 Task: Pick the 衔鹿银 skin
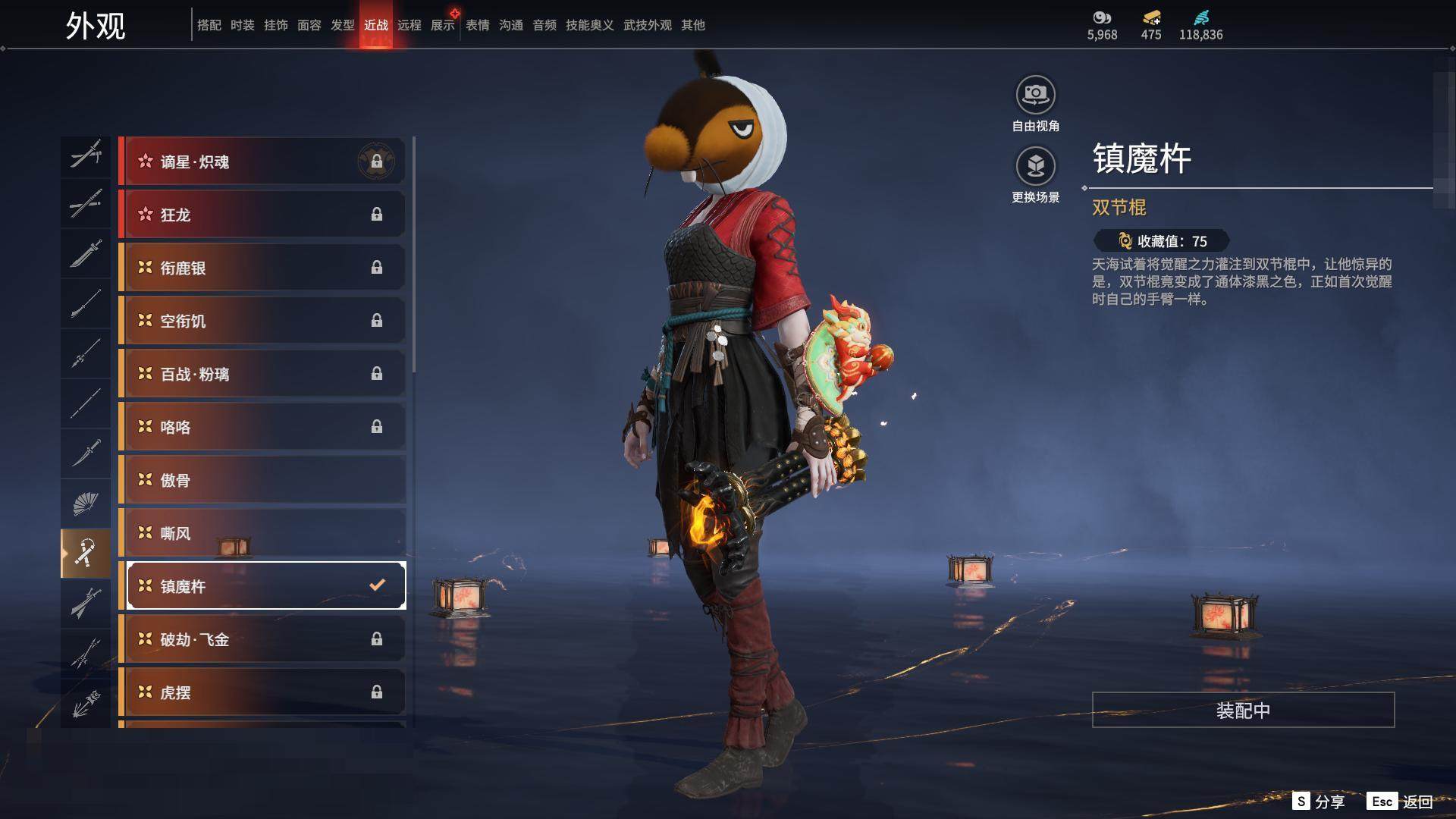click(x=262, y=268)
